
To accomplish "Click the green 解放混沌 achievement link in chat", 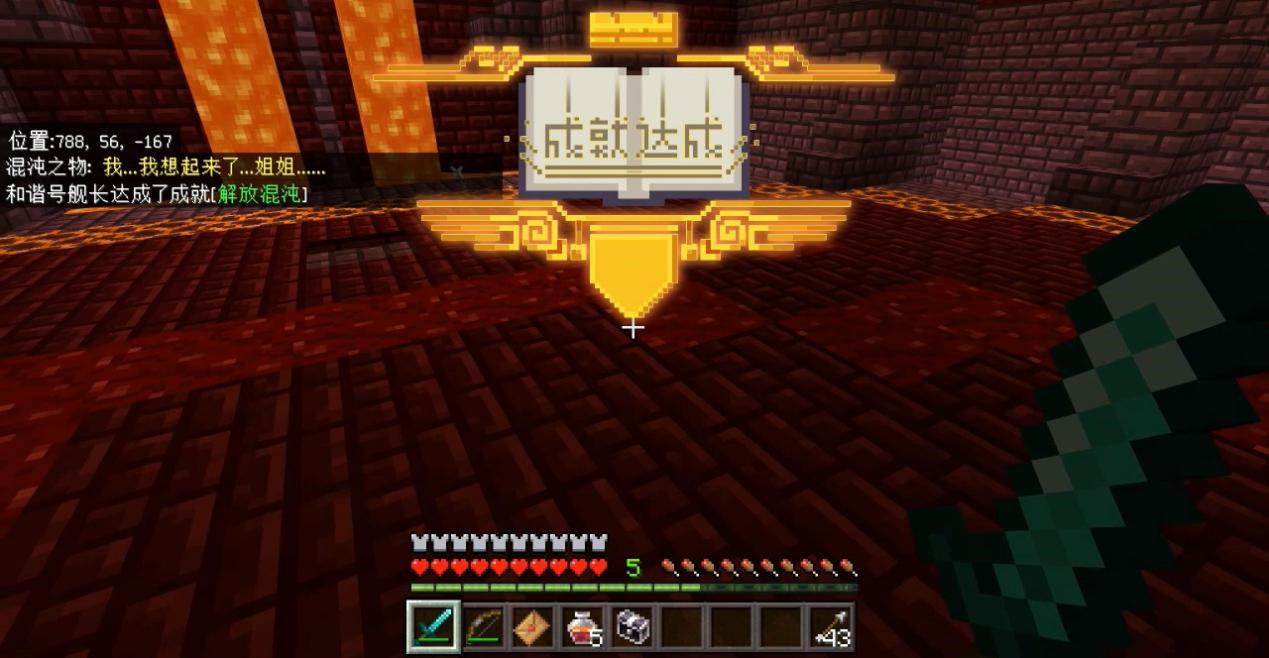I will pos(263,194).
